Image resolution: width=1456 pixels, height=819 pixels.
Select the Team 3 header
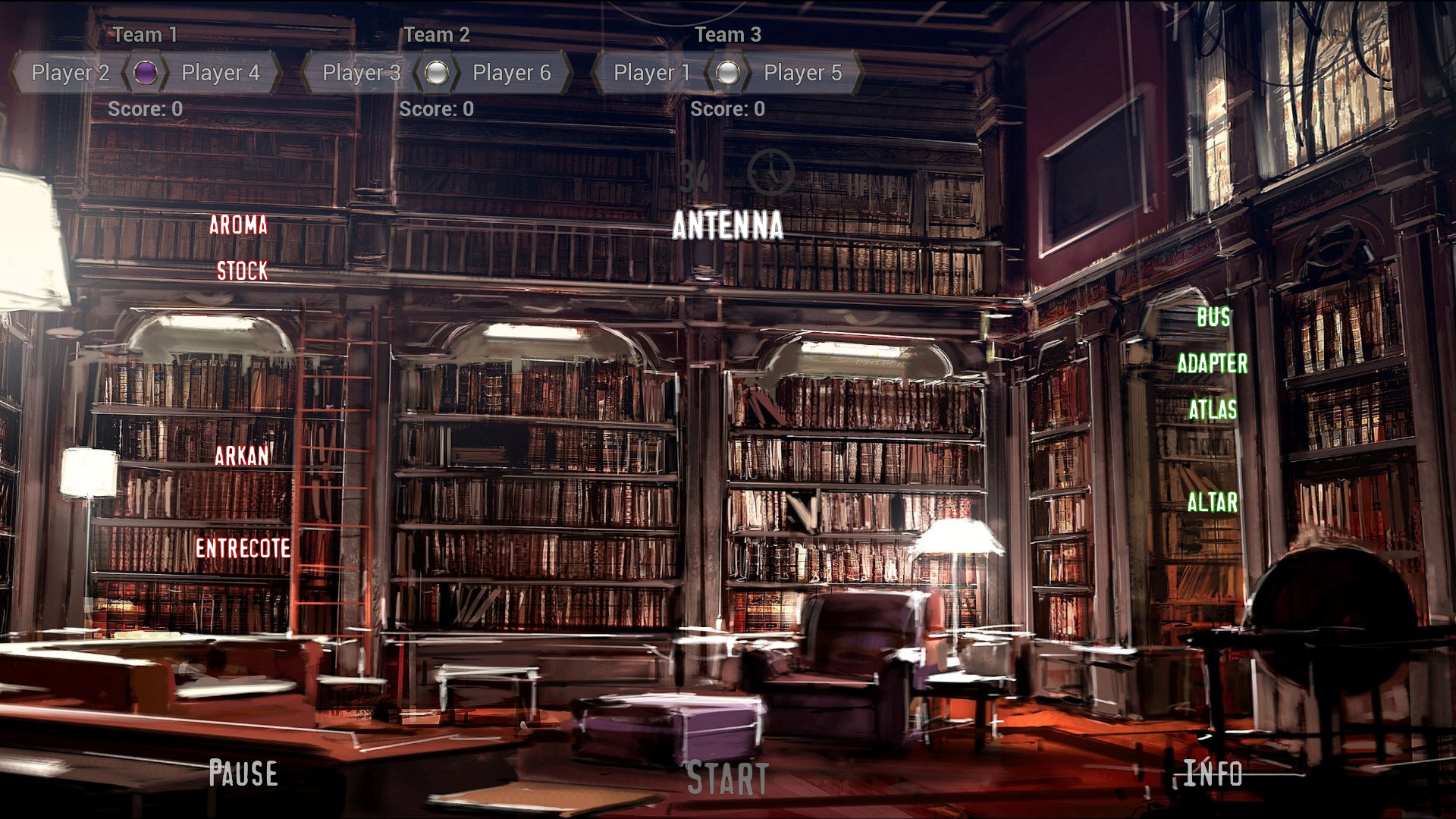tap(726, 34)
